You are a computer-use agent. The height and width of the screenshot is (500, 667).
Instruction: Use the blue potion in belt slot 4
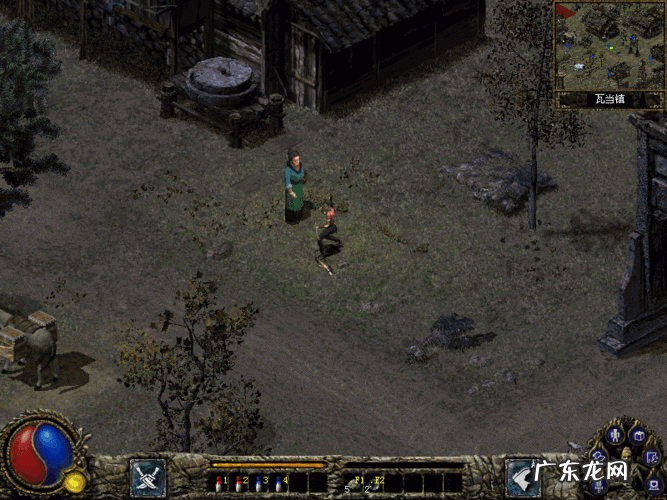(278, 483)
